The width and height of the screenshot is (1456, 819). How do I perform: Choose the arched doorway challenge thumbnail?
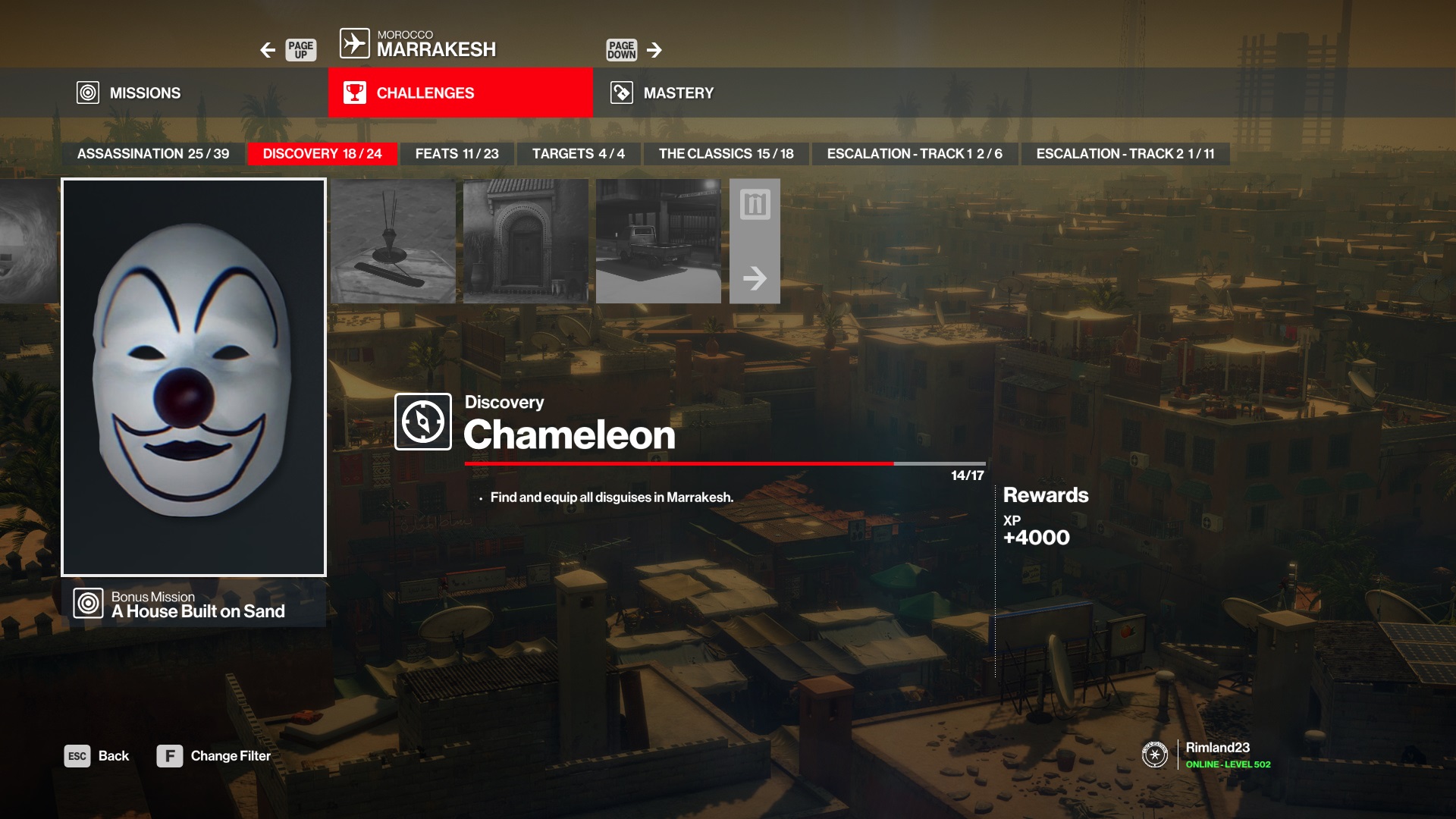[526, 241]
